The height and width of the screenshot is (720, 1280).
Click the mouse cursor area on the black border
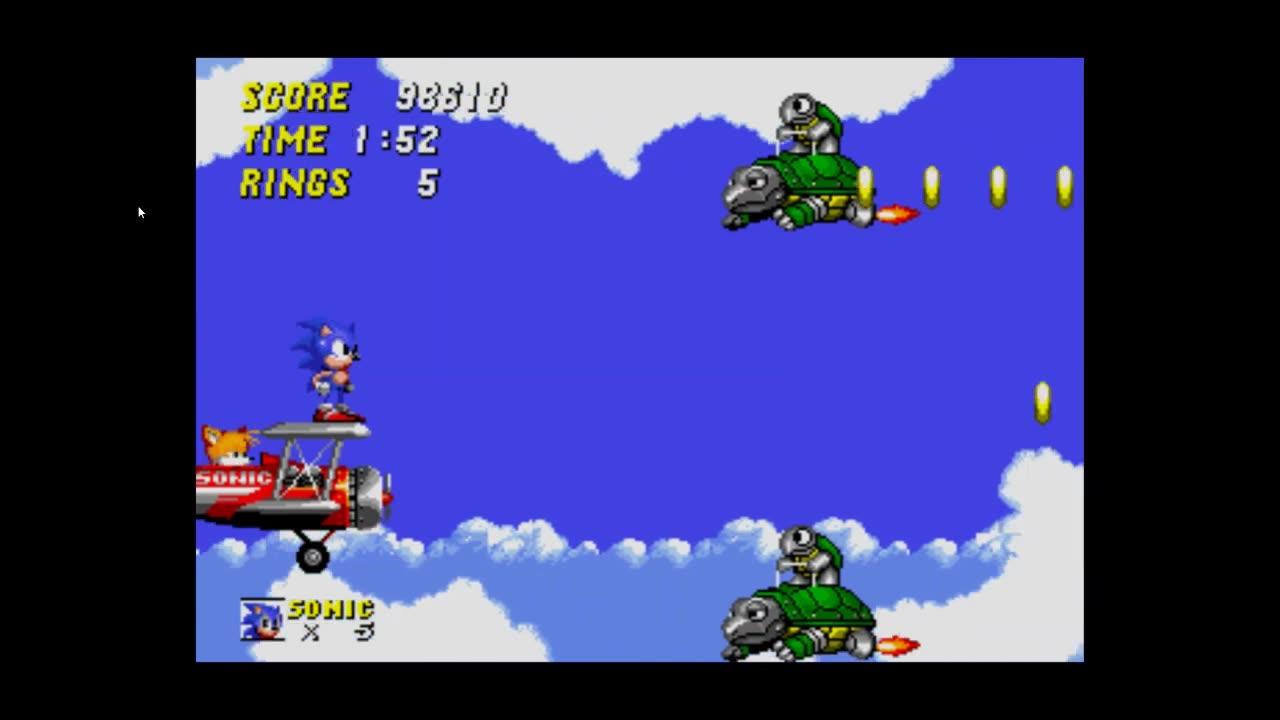[140, 212]
